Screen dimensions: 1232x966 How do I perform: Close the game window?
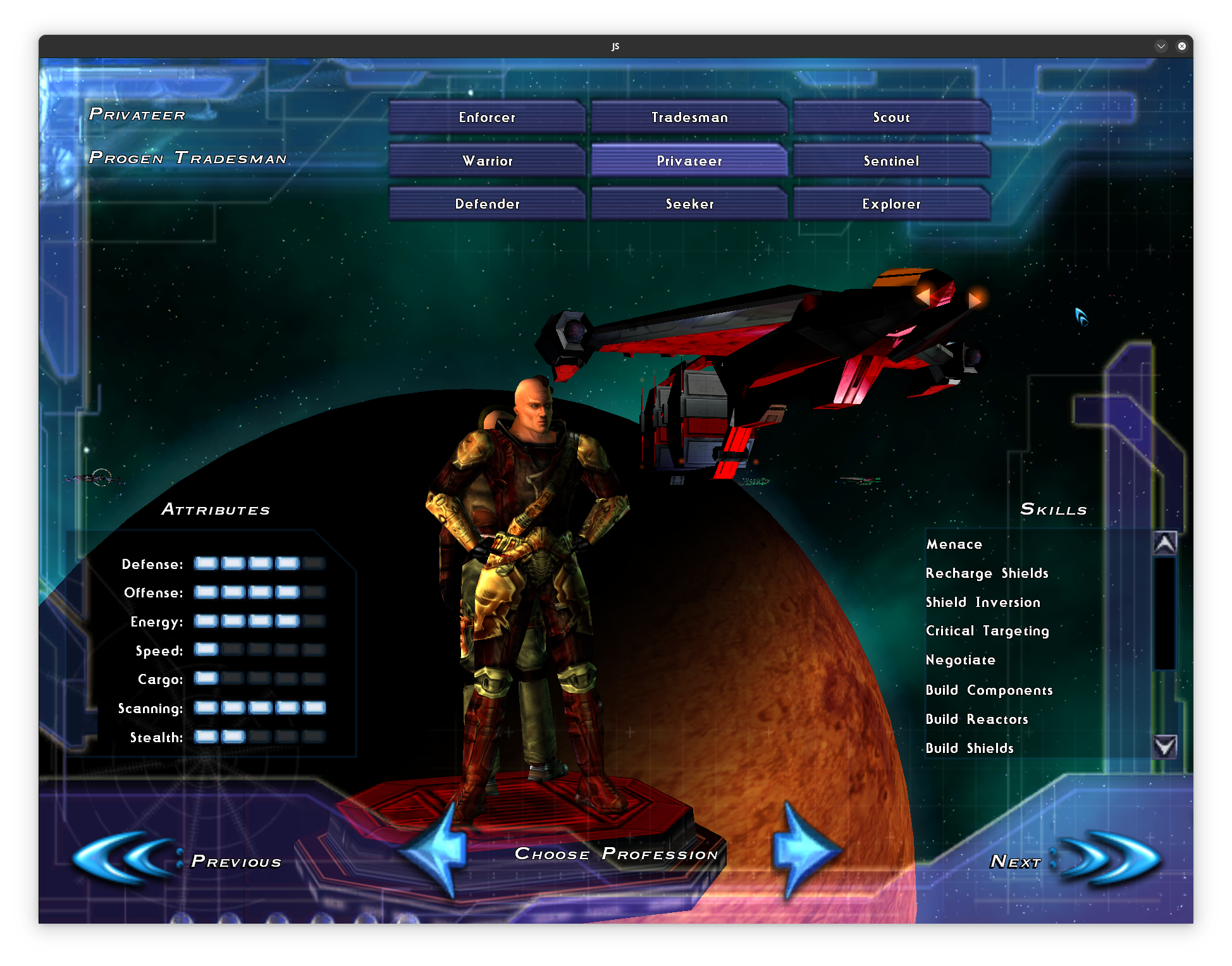(1181, 46)
